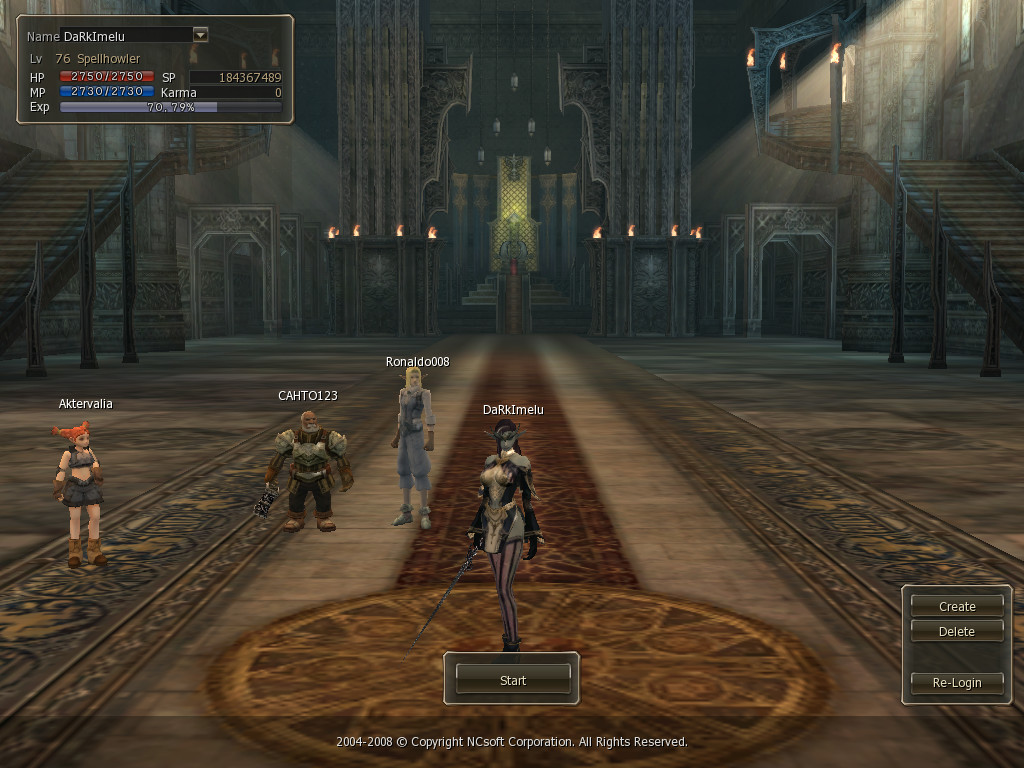The width and height of the screenshot is (1024, 768).
Task: Select the character Aktervalia
Action: pos(81,490)
